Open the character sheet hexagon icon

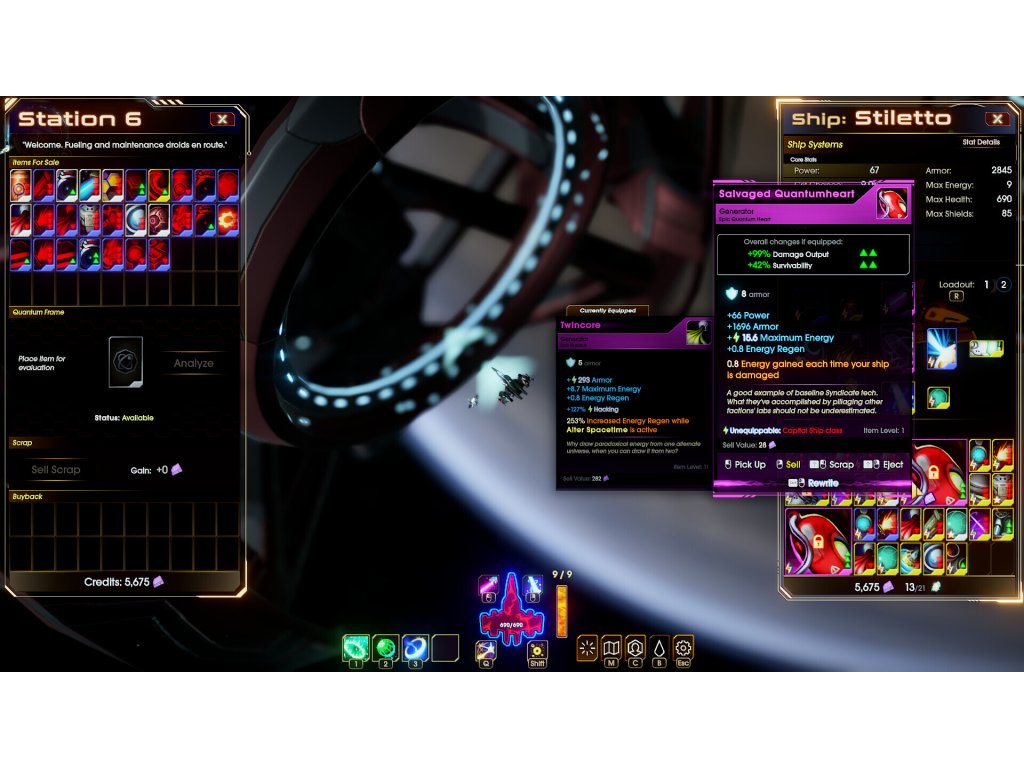pyautogui.click(x=635, y=648)
